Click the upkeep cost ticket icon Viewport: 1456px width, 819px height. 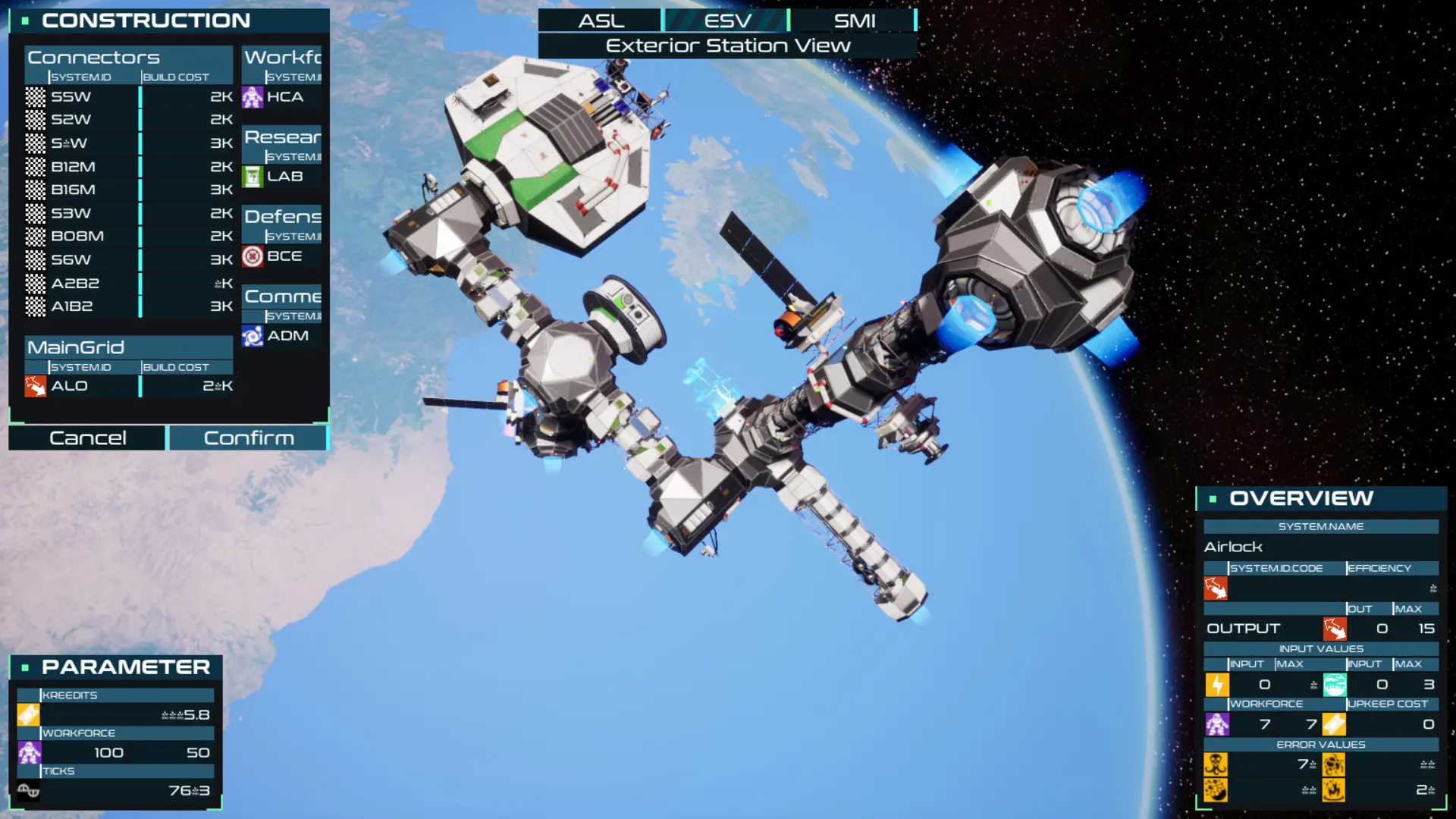click(x=1335, y=723)
